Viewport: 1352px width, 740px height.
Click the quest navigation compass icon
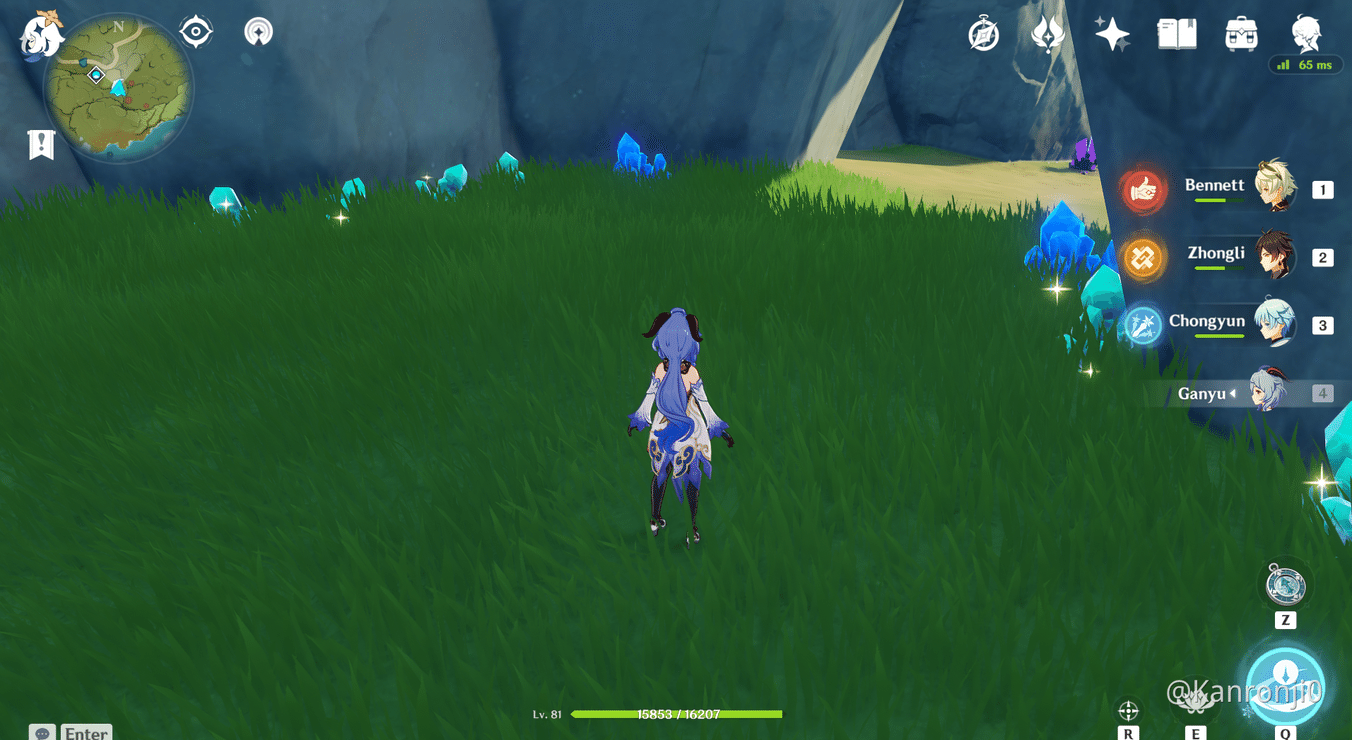click(983, 33)
